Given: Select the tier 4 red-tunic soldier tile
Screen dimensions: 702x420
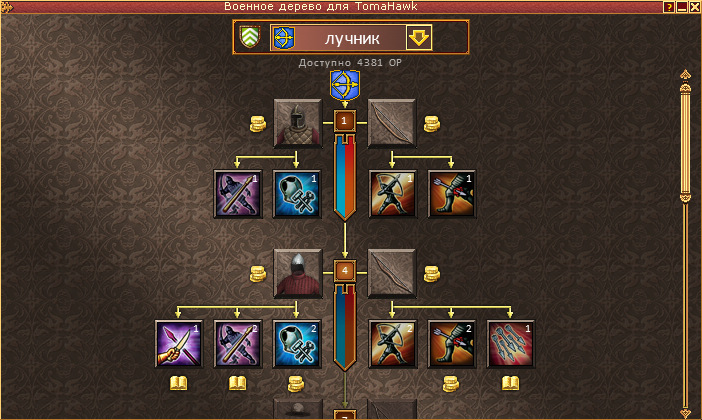Looking at the screenshot, I should 297,272.
